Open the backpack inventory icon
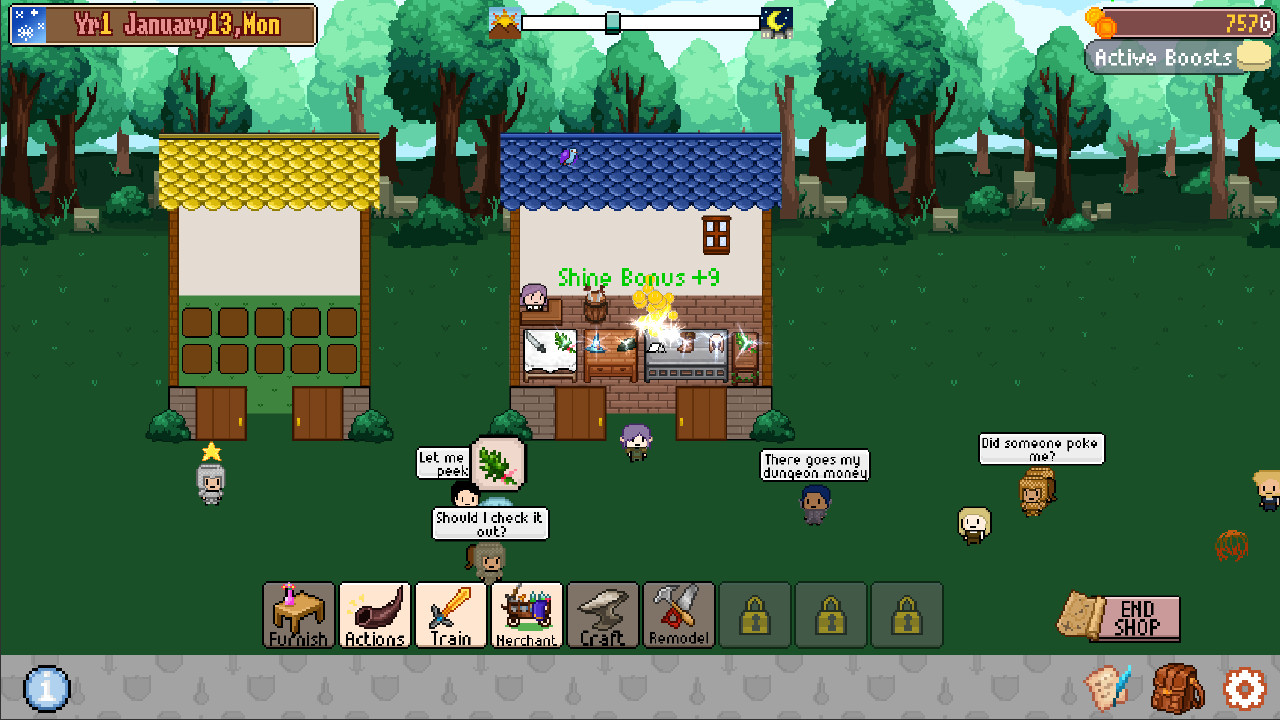 click(x=1178, y=690)
